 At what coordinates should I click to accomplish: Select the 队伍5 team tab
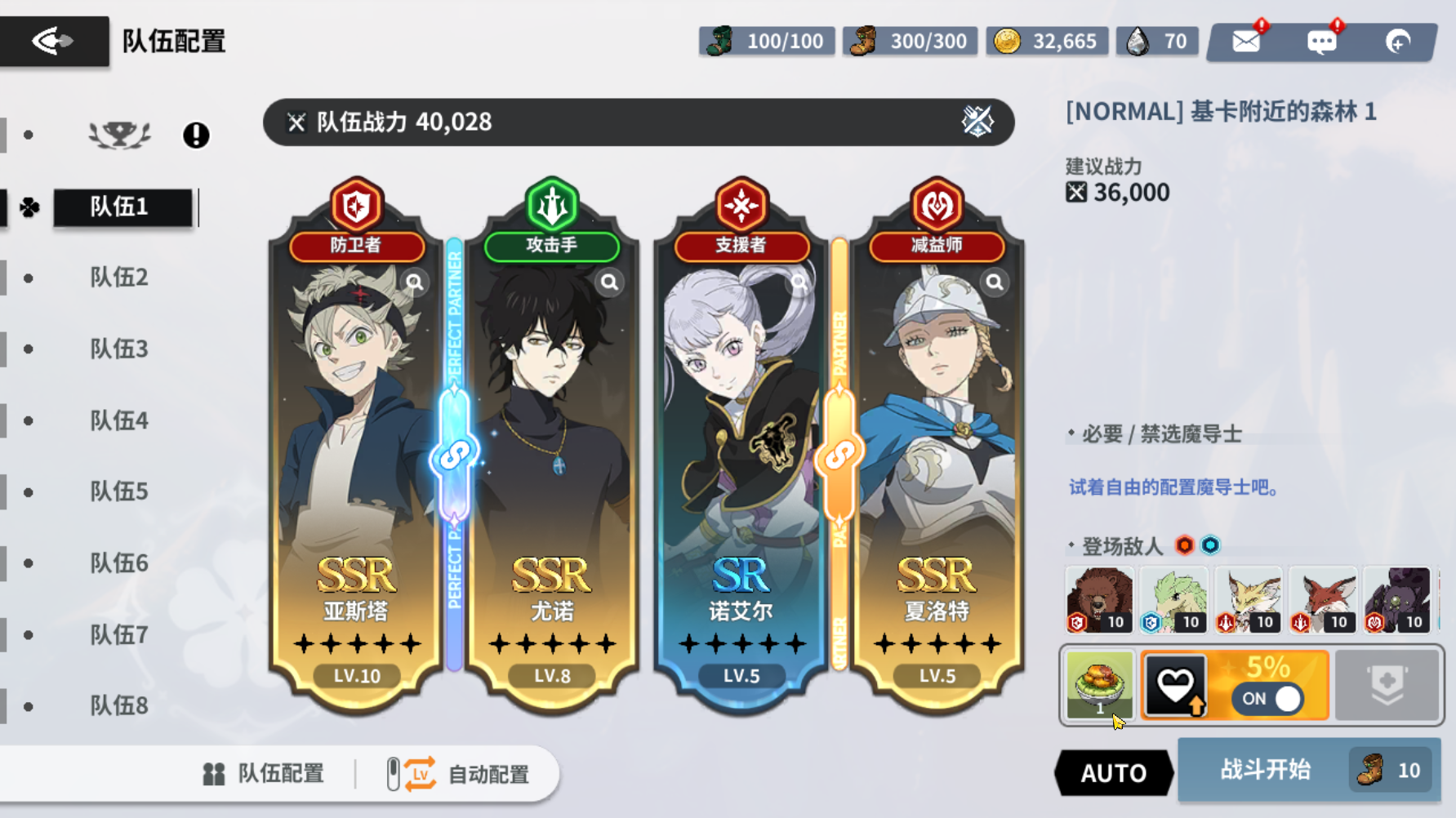(118, 491)
